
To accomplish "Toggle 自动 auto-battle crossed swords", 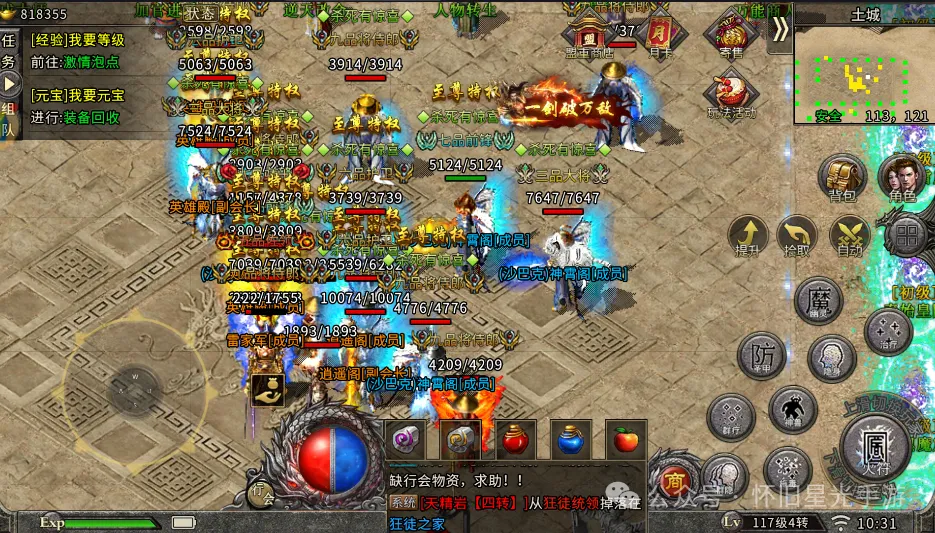I will [x=849, y=235].
